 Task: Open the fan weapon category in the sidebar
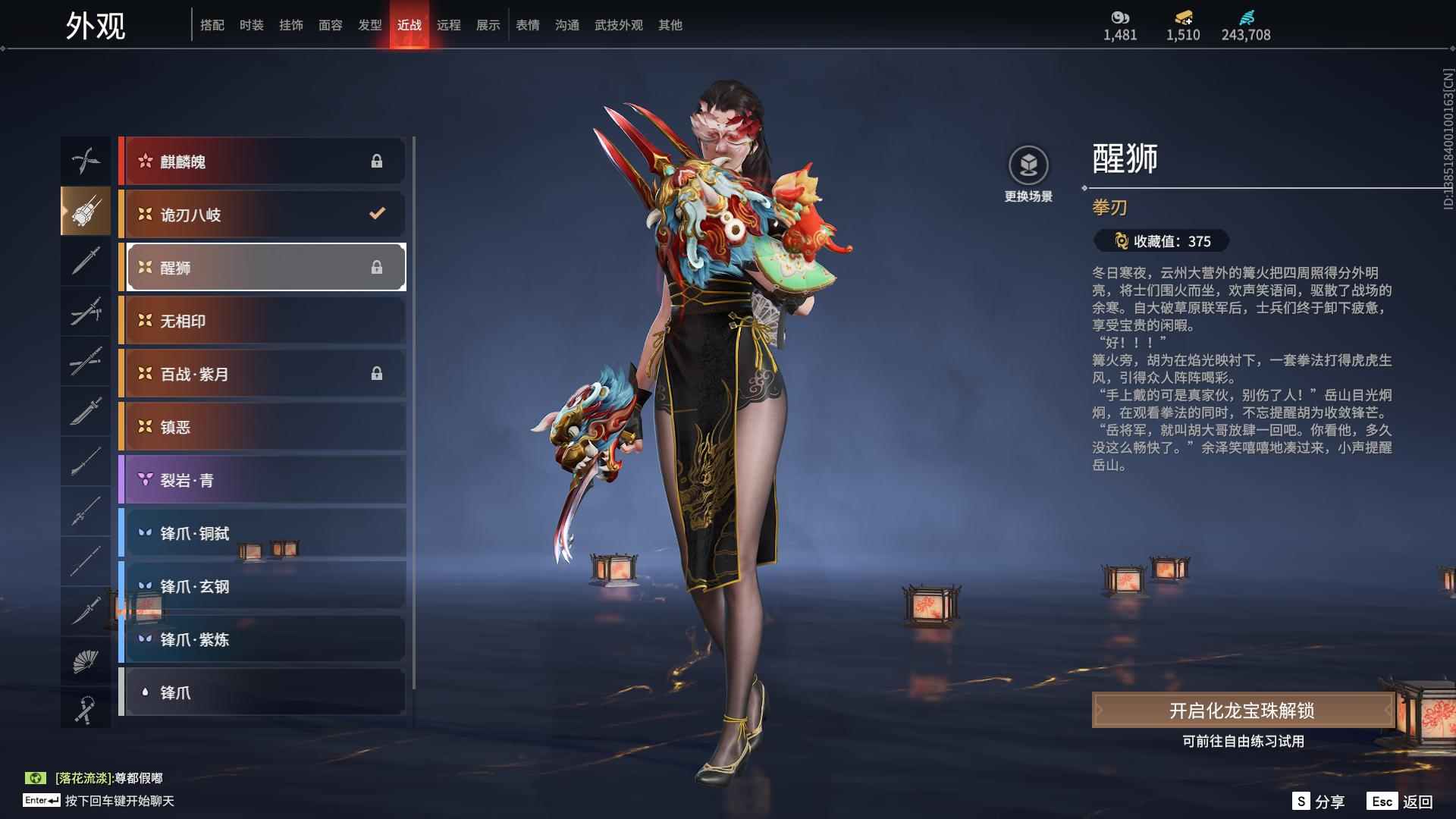coord(86,661)
